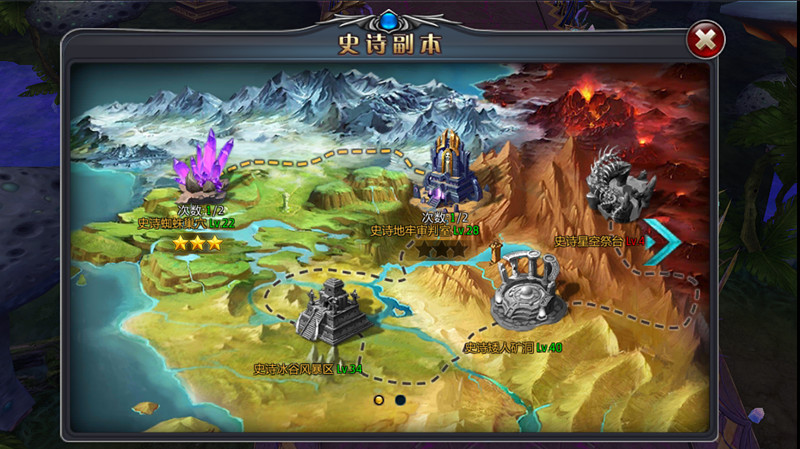The height and width of the screenshot is (449, 800).
Task: Enter the 史诗地牢审判室 Lv.28 dungeon
Action: click(x=449, y=170)
